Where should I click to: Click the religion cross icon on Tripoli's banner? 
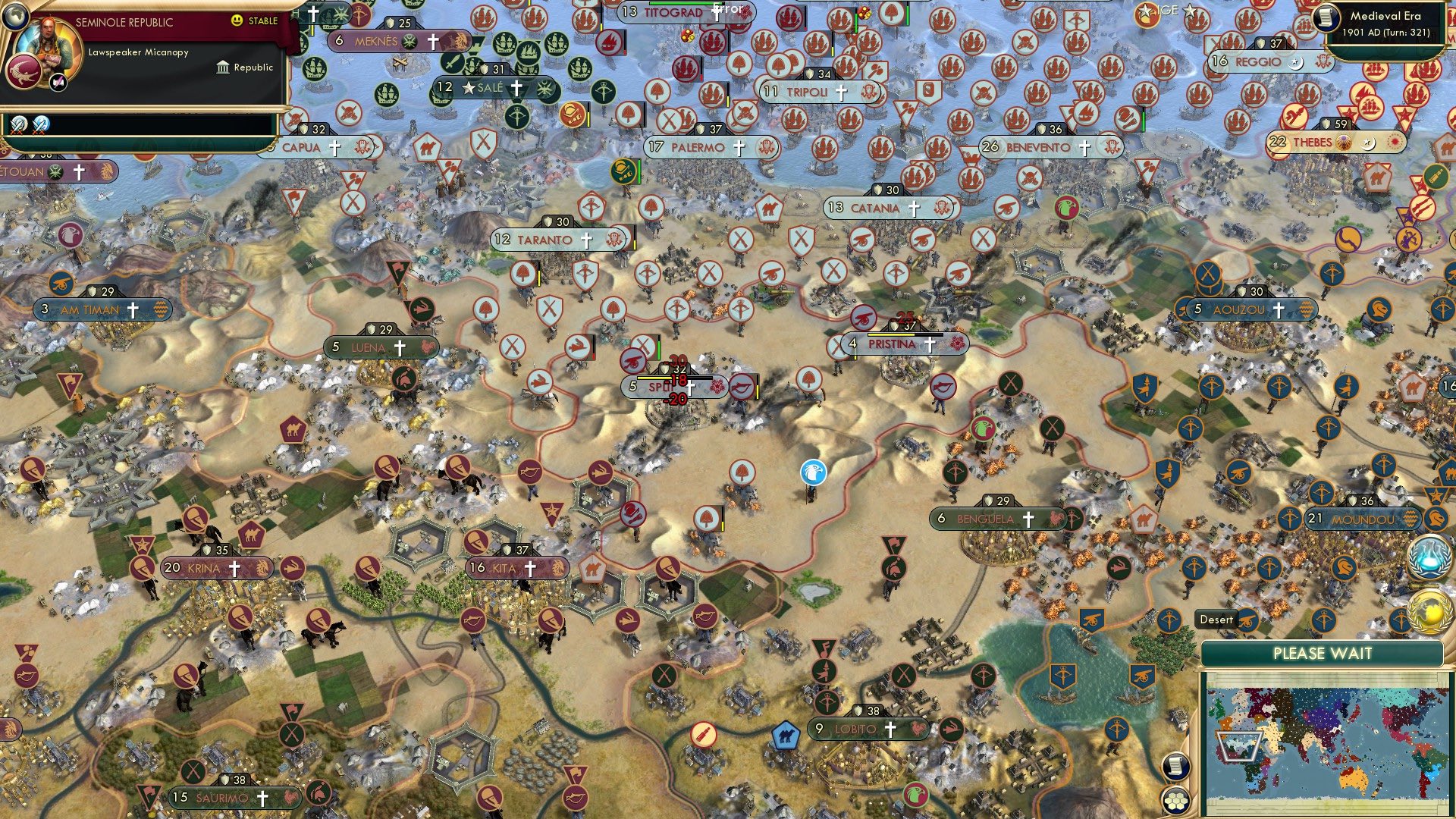pyautogui.click(x=840, y=94)
